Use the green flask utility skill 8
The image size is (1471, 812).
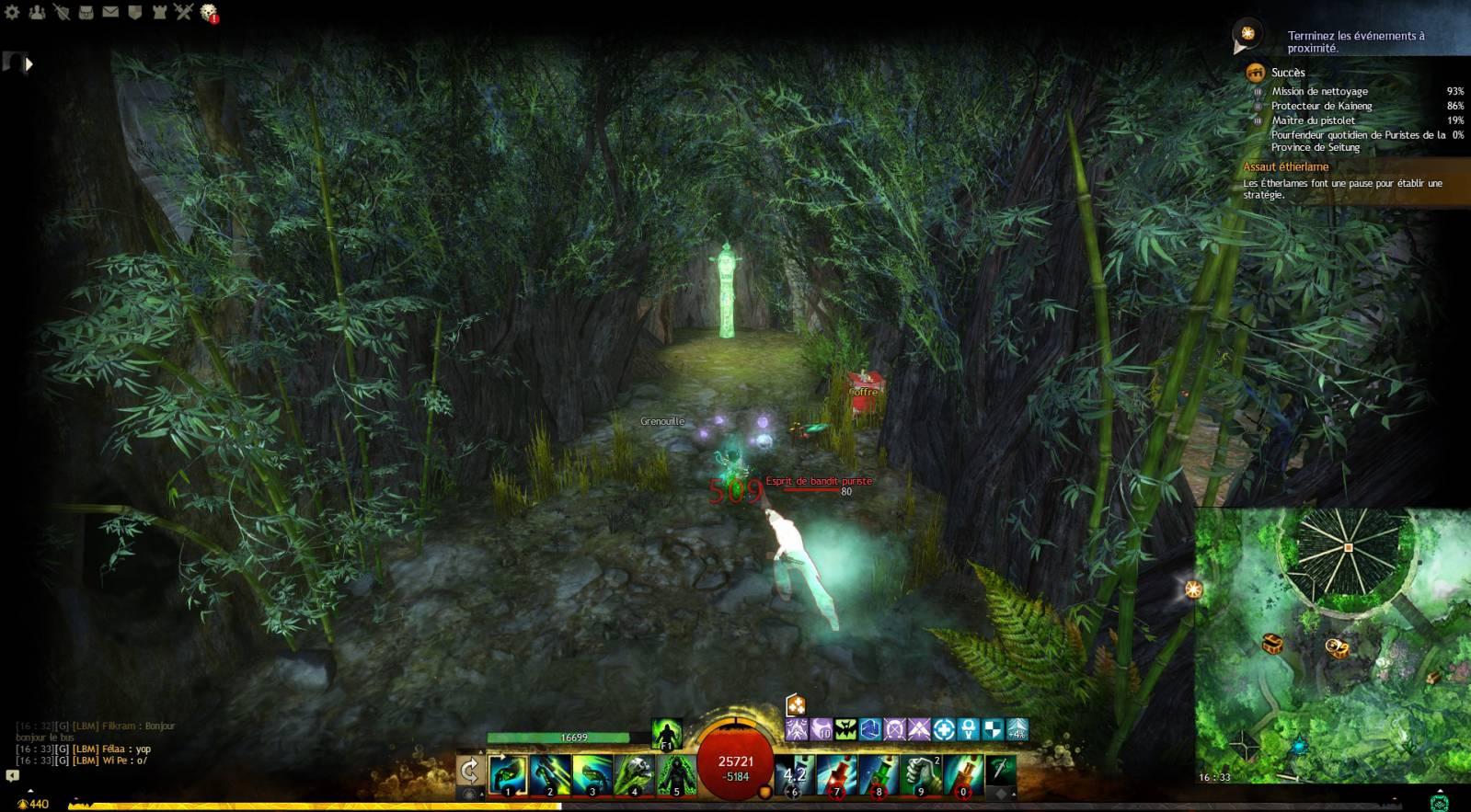[x=879, y=773]
